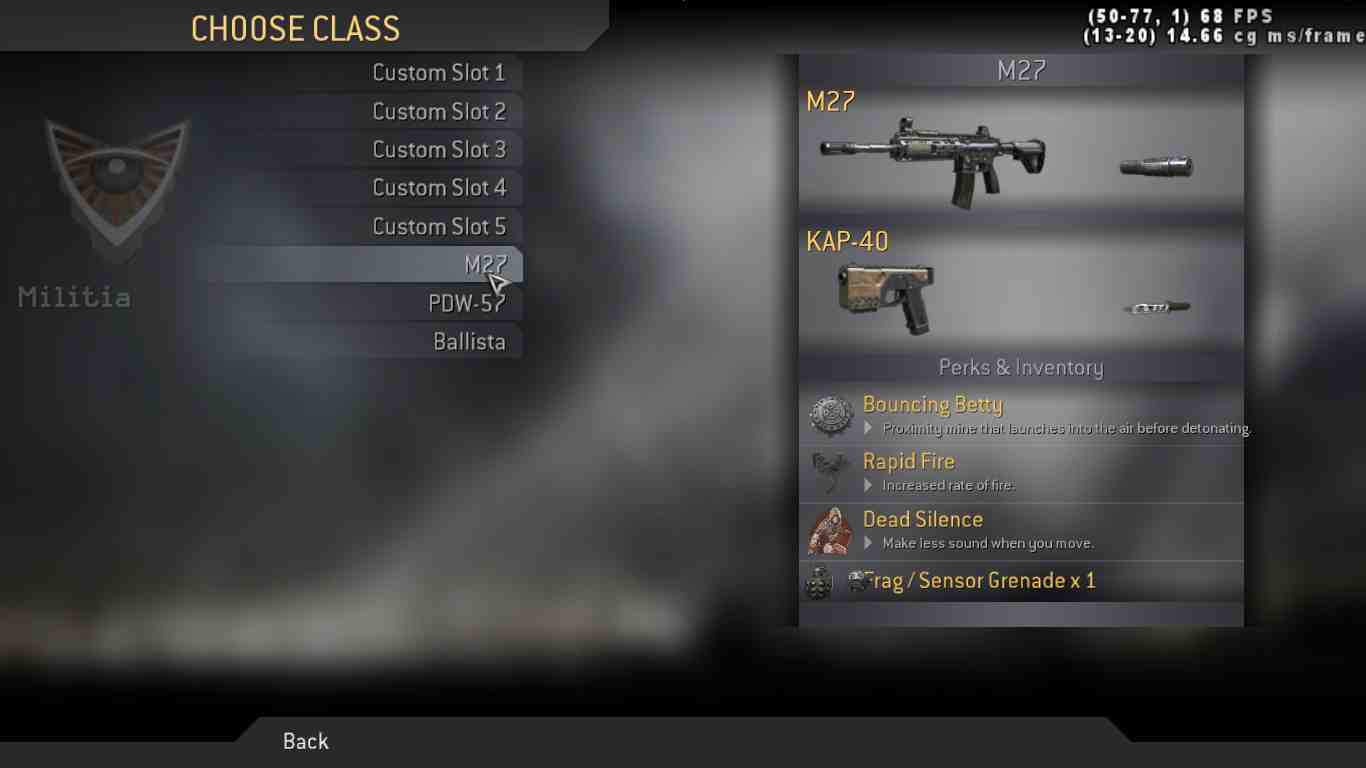Select Custom Slot 1 class

pos(438,73)
